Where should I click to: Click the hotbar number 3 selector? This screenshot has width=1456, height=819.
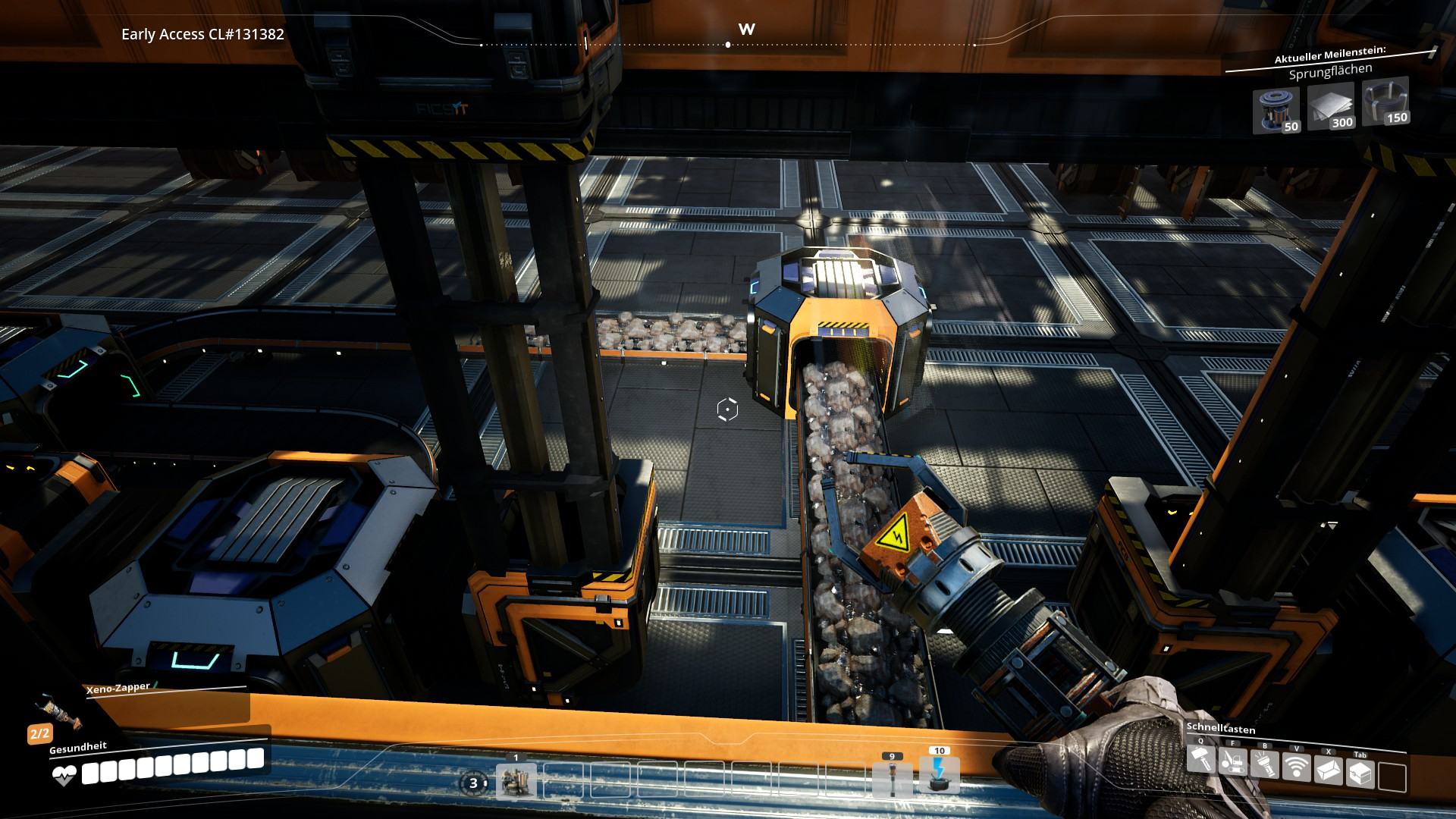click(474, 783)
